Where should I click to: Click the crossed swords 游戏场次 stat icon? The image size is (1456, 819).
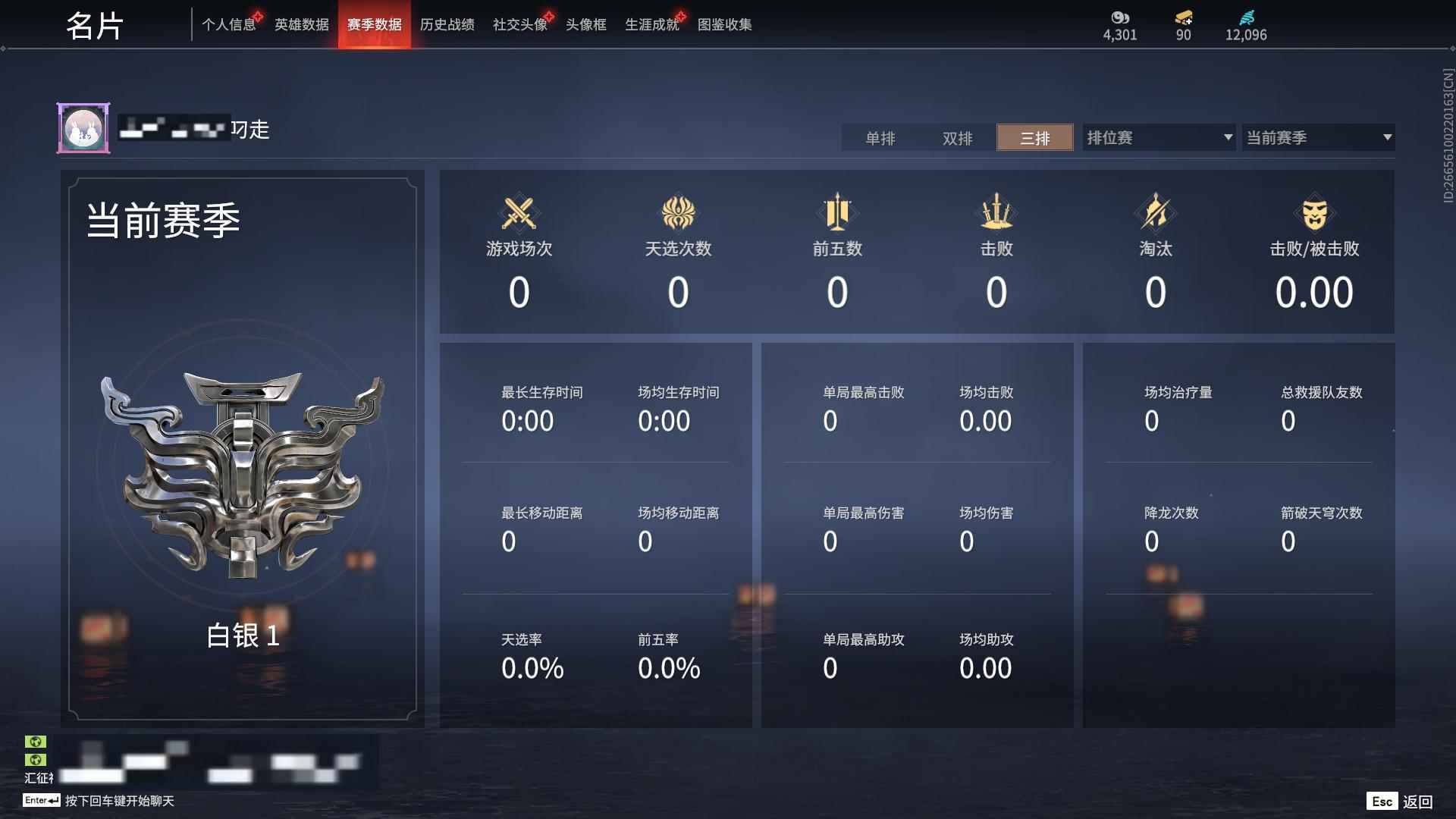click(x=519, y=213)
